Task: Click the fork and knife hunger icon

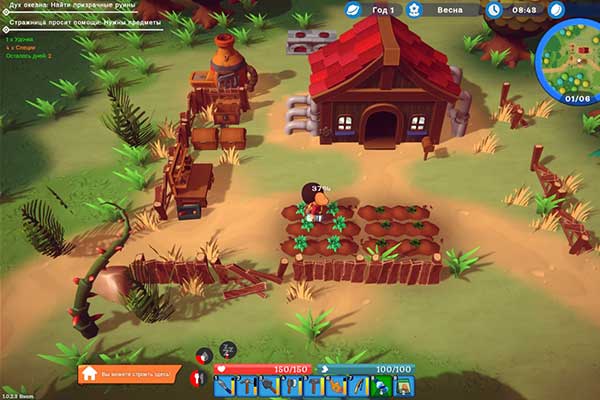Action: [x=198, y=377]
